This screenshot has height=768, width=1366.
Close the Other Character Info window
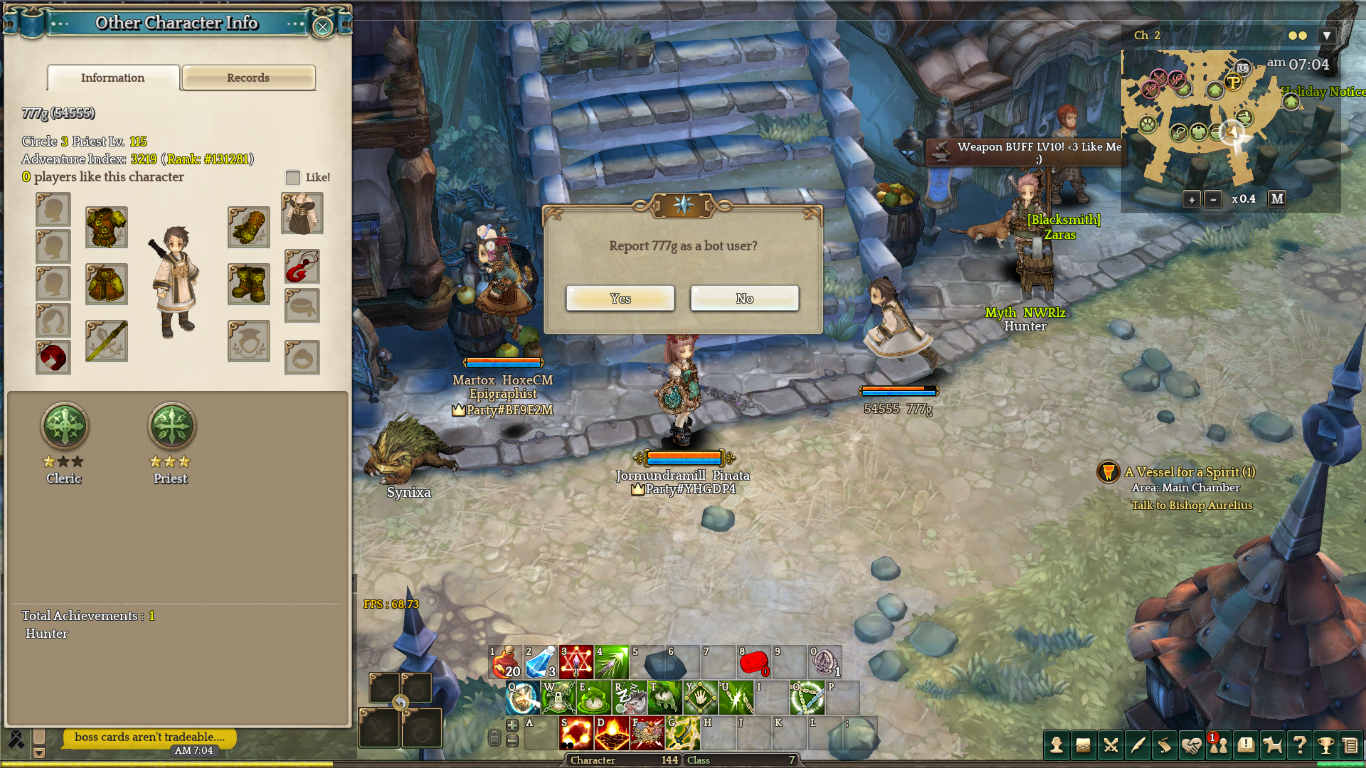323,26
